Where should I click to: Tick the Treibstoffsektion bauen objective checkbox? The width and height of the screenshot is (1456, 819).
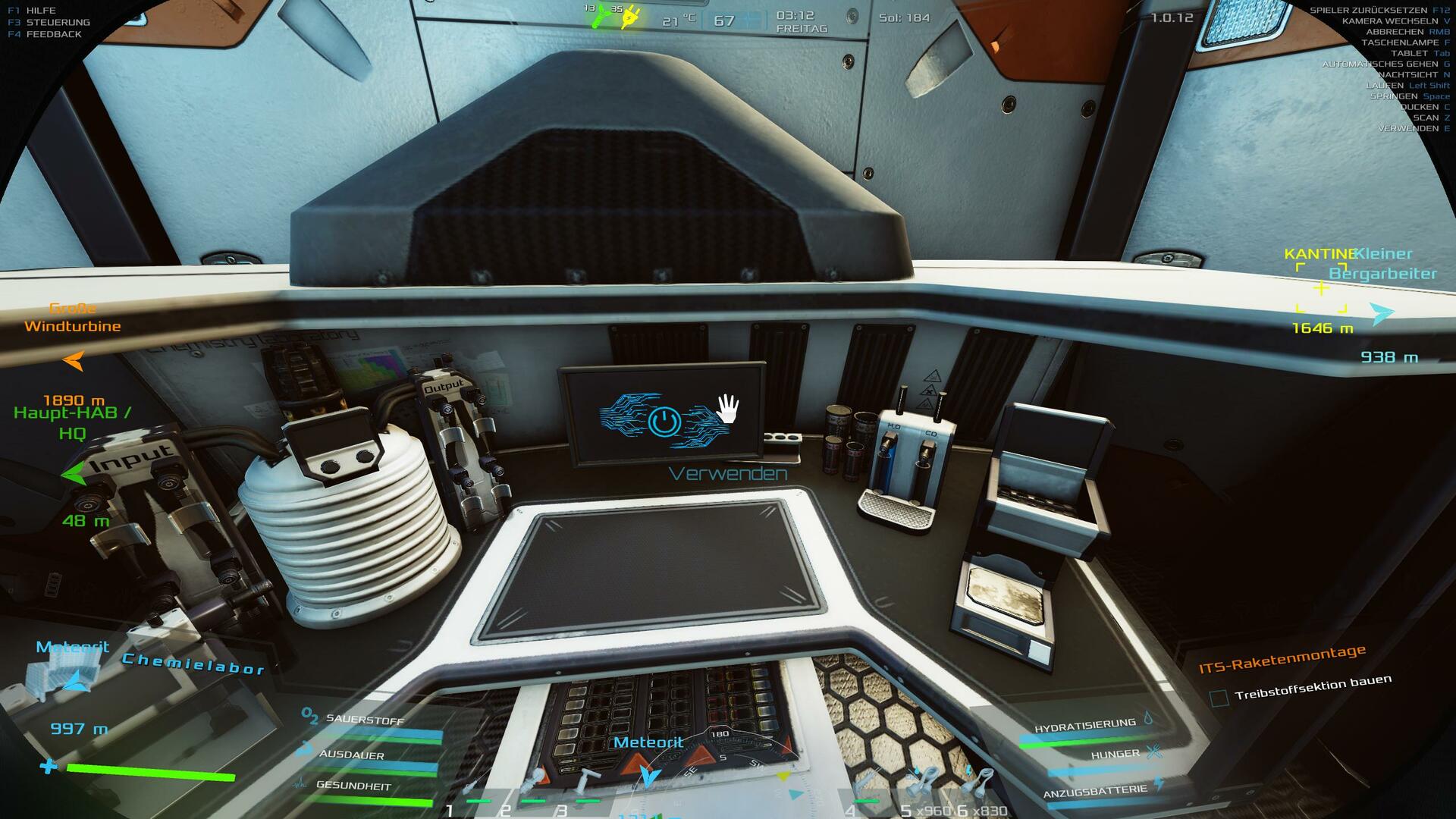coord(1219,698)
